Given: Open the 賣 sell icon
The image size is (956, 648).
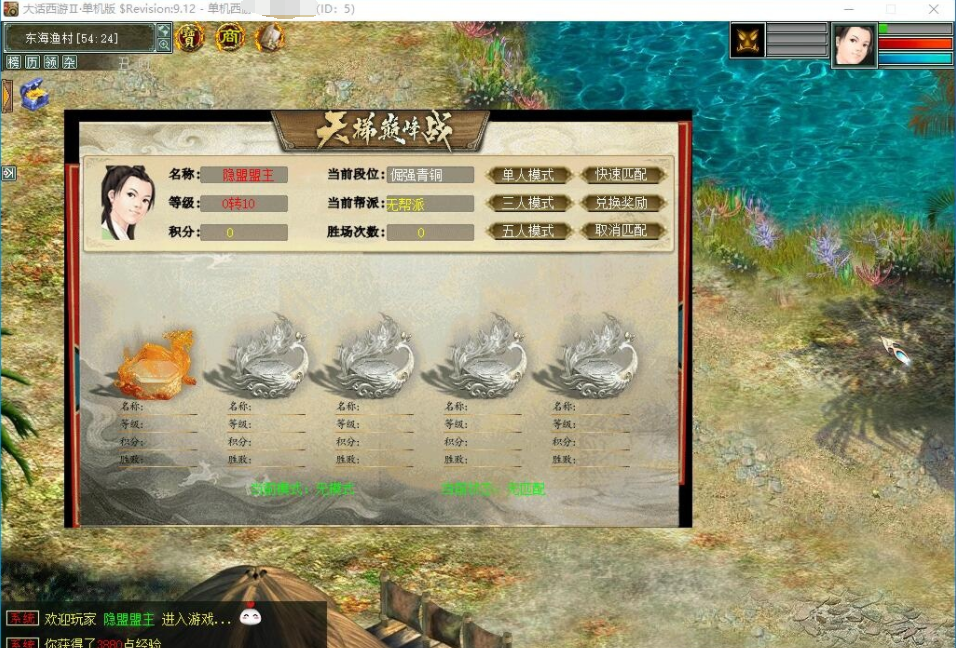Looking at the screenshot, I should point(190,38).
